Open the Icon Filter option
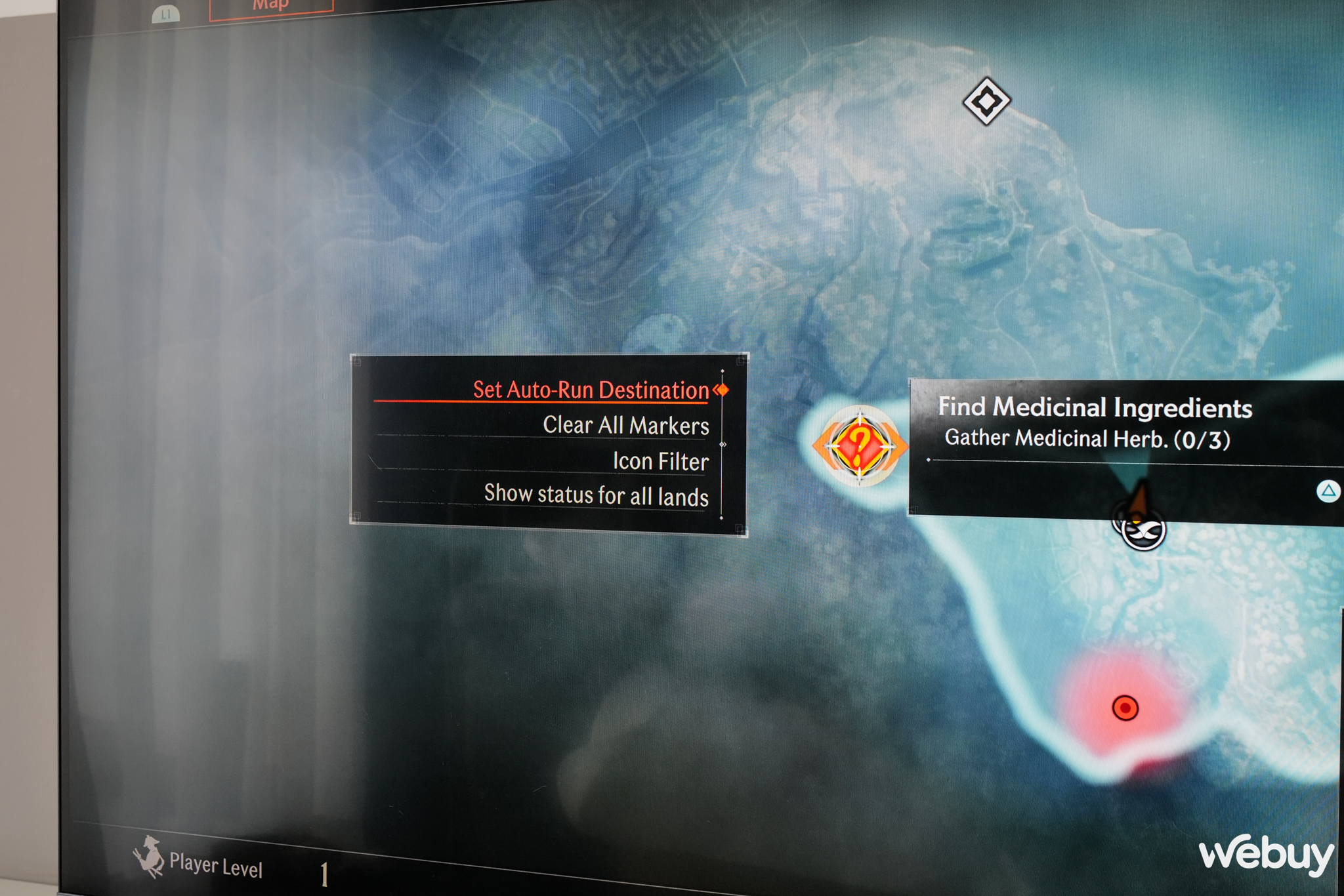The height and width of the screenshot is (896, 1344). (660, 461)
